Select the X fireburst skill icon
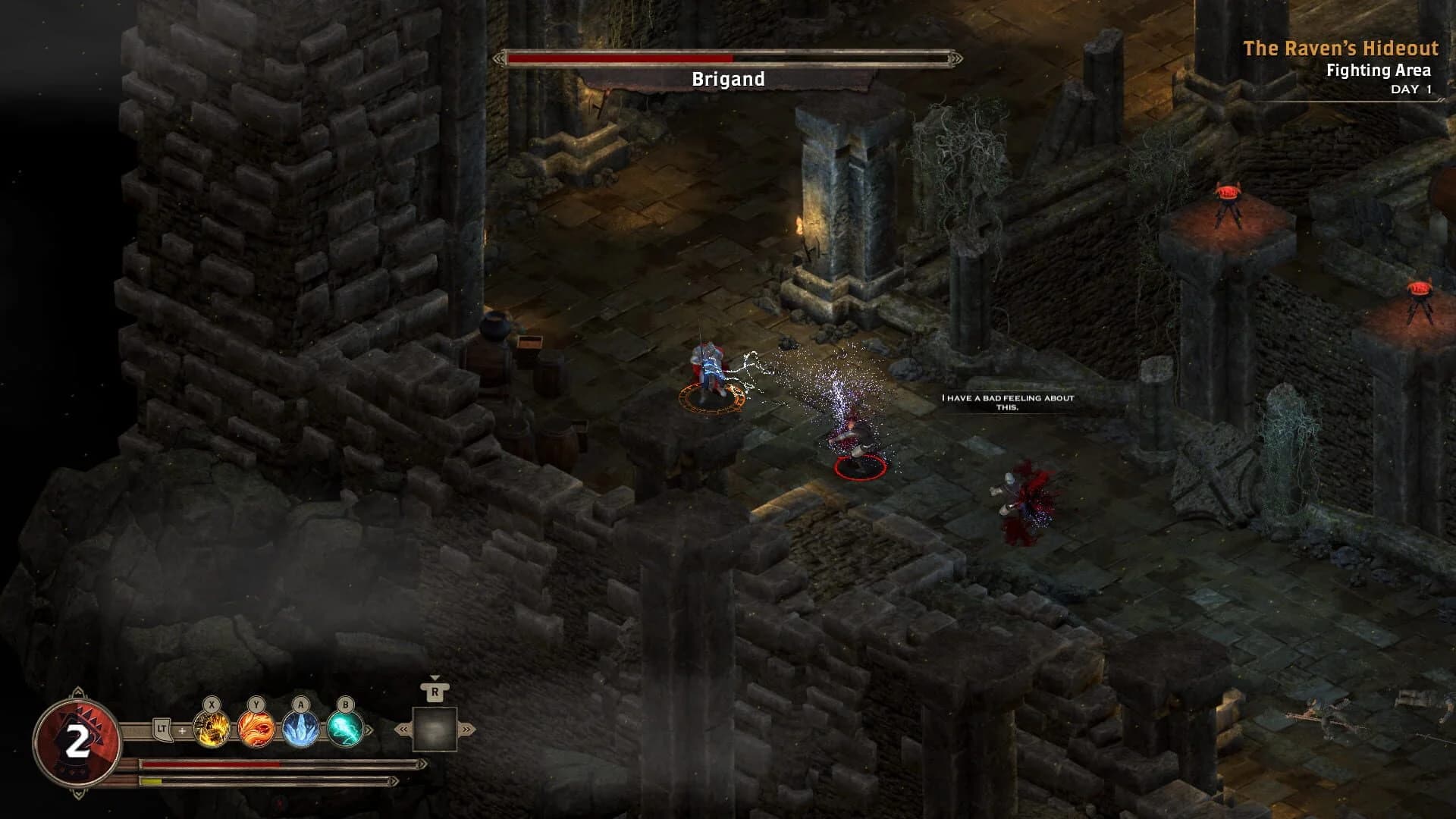Screen dimensions: 1456x819 tap(210, 728)
